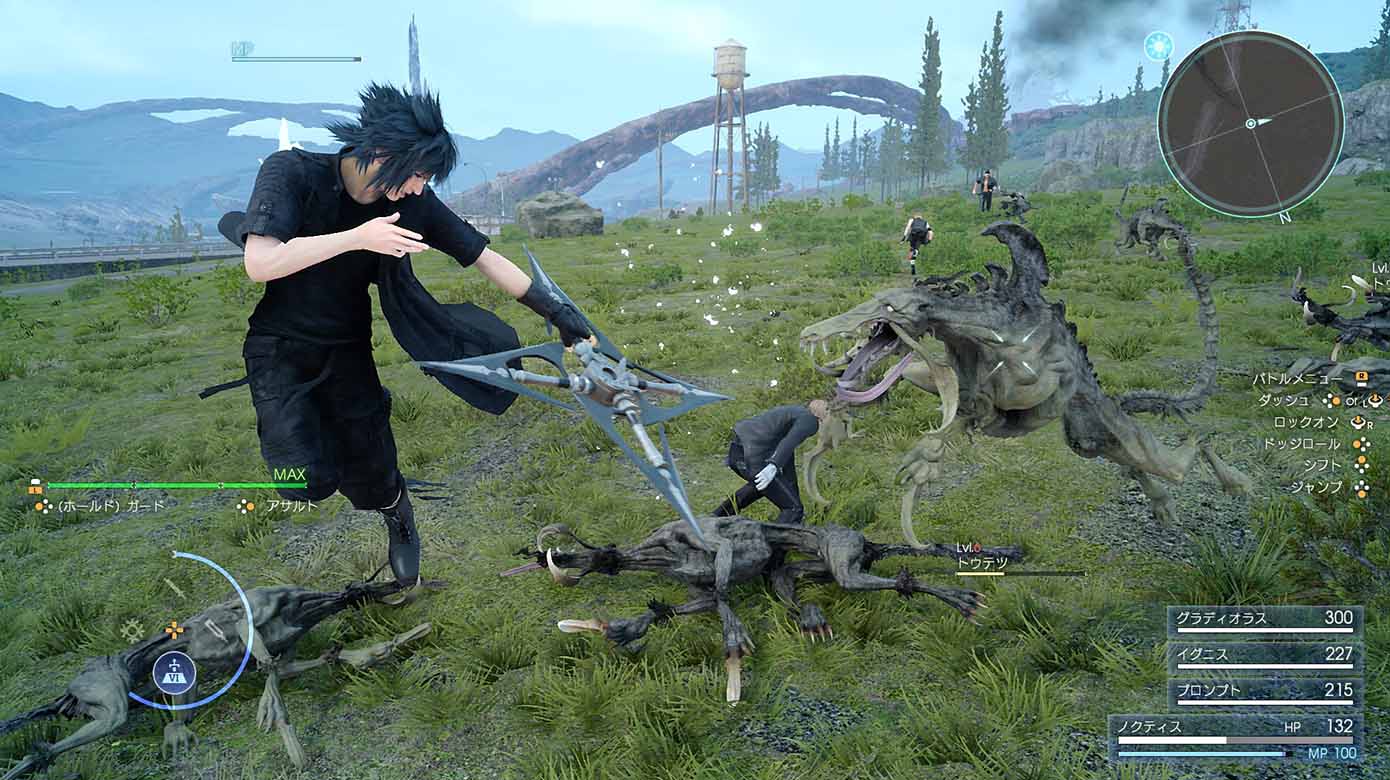Select the ダッシュ dash command icon
The height and width of the screenshot is (780, 1390).
1334,401
